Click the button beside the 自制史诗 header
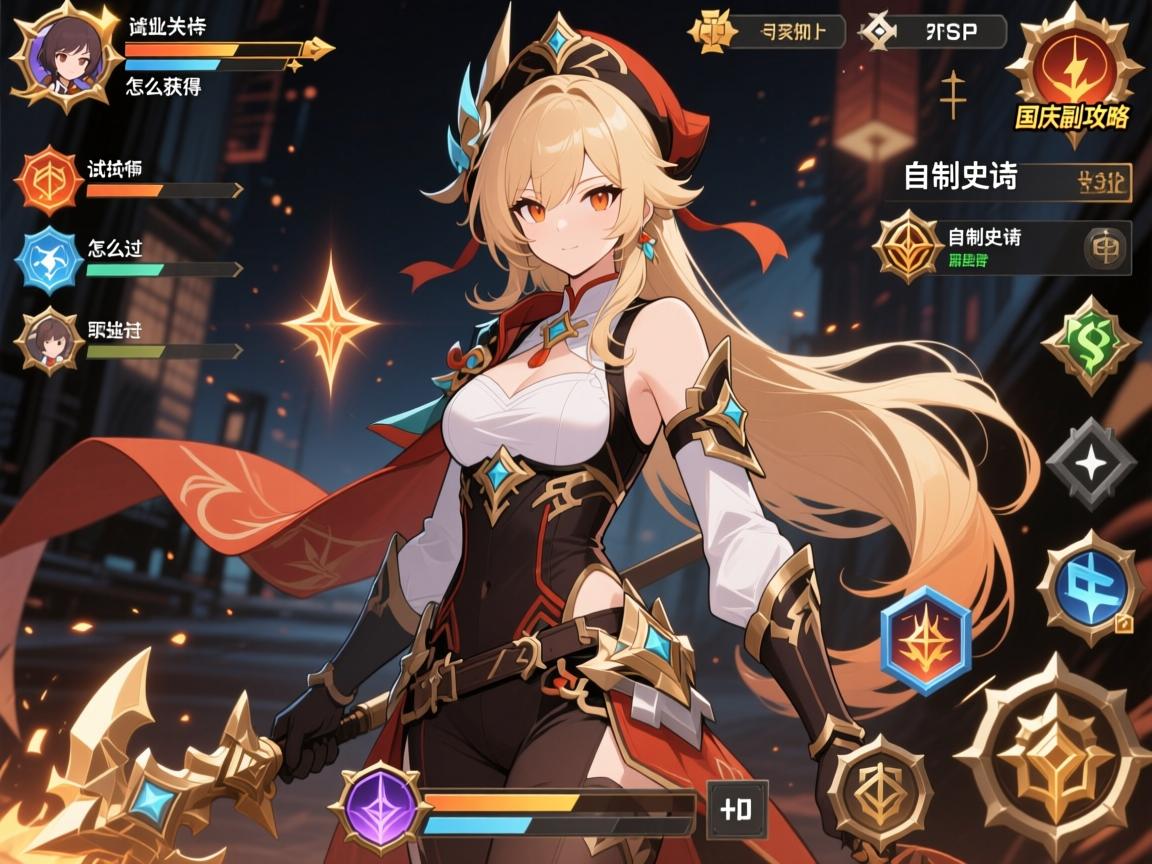 (1103, 182)
